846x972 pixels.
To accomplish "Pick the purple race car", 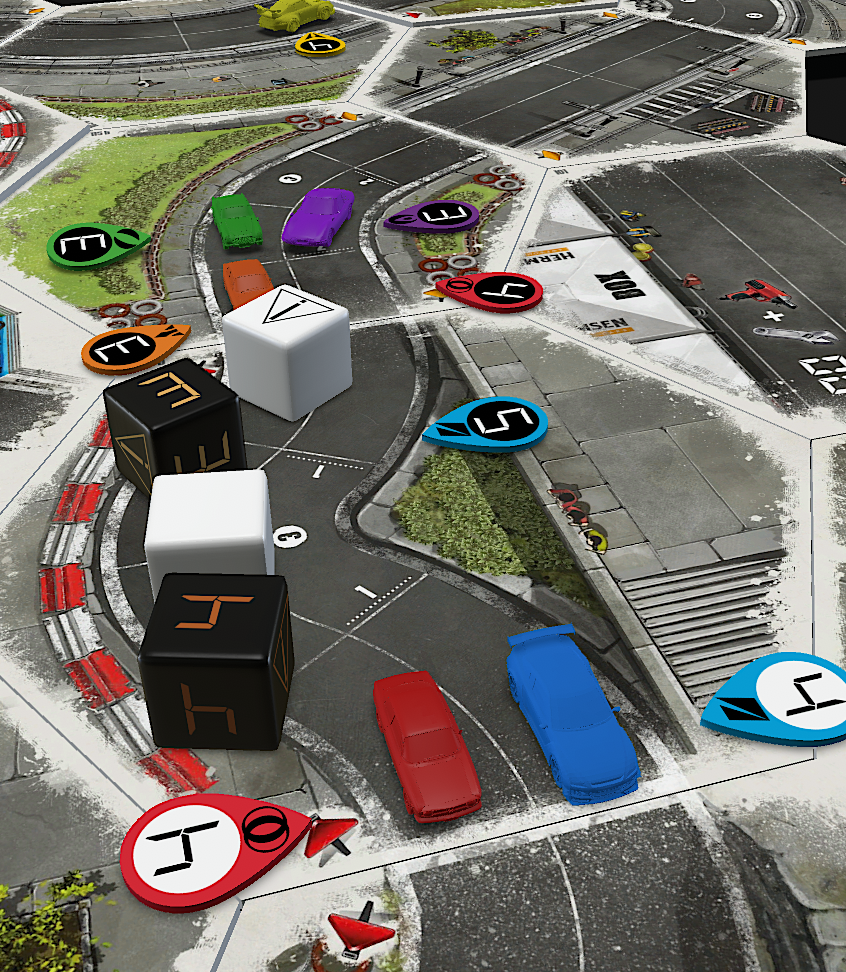I will point(318,216).
